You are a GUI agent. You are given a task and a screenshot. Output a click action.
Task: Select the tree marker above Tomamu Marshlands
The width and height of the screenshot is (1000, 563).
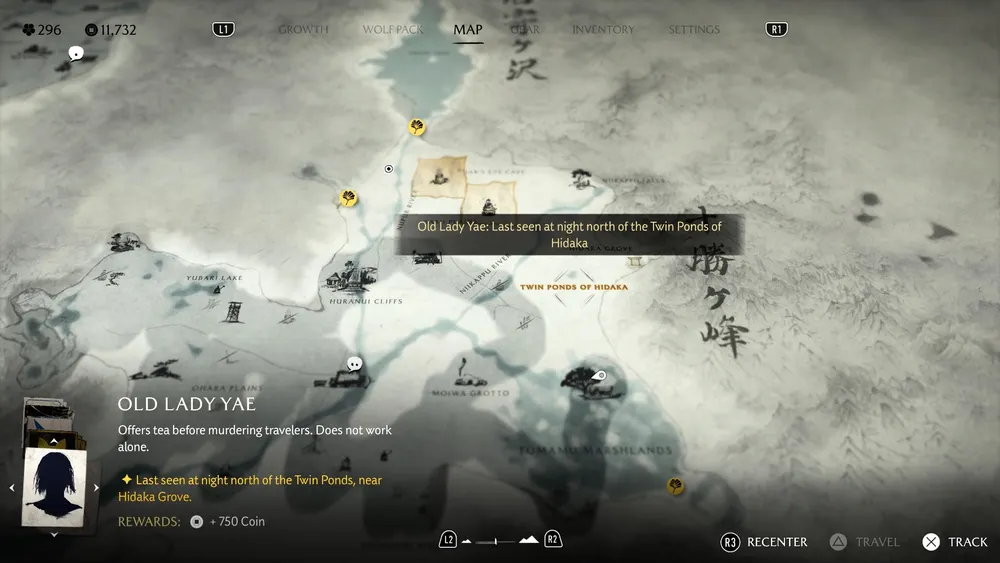578,380
